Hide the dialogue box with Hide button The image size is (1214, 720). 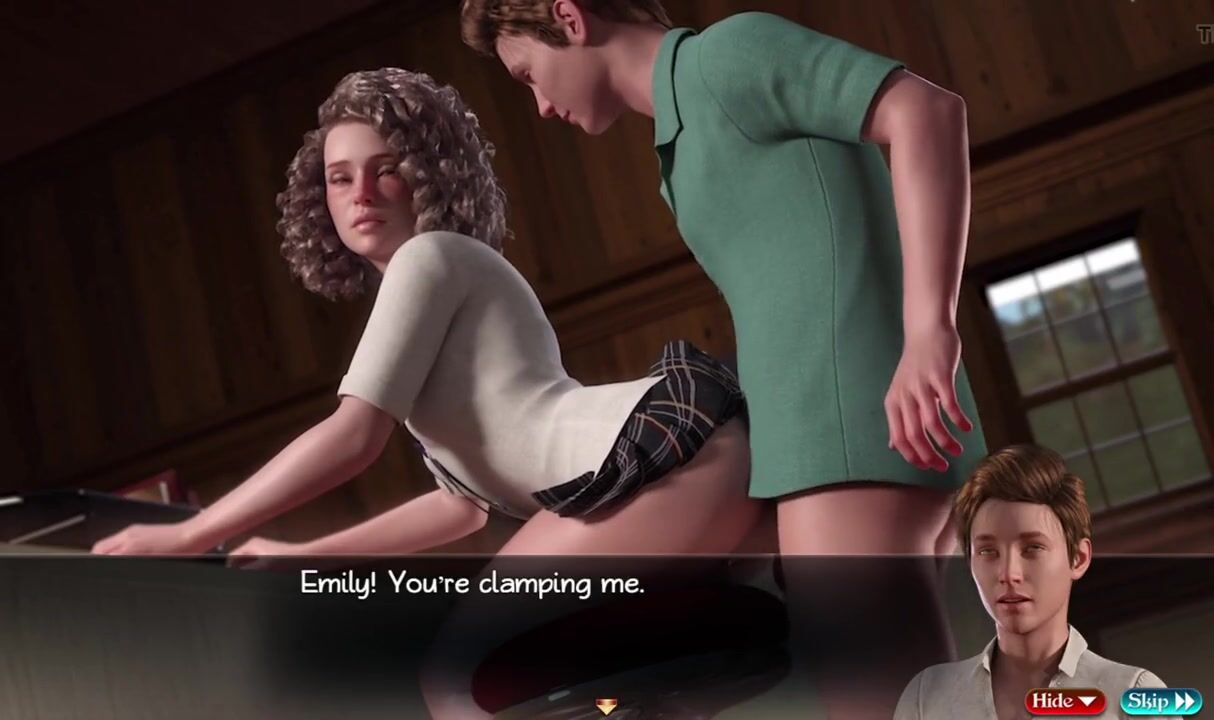pos(1064,701)
